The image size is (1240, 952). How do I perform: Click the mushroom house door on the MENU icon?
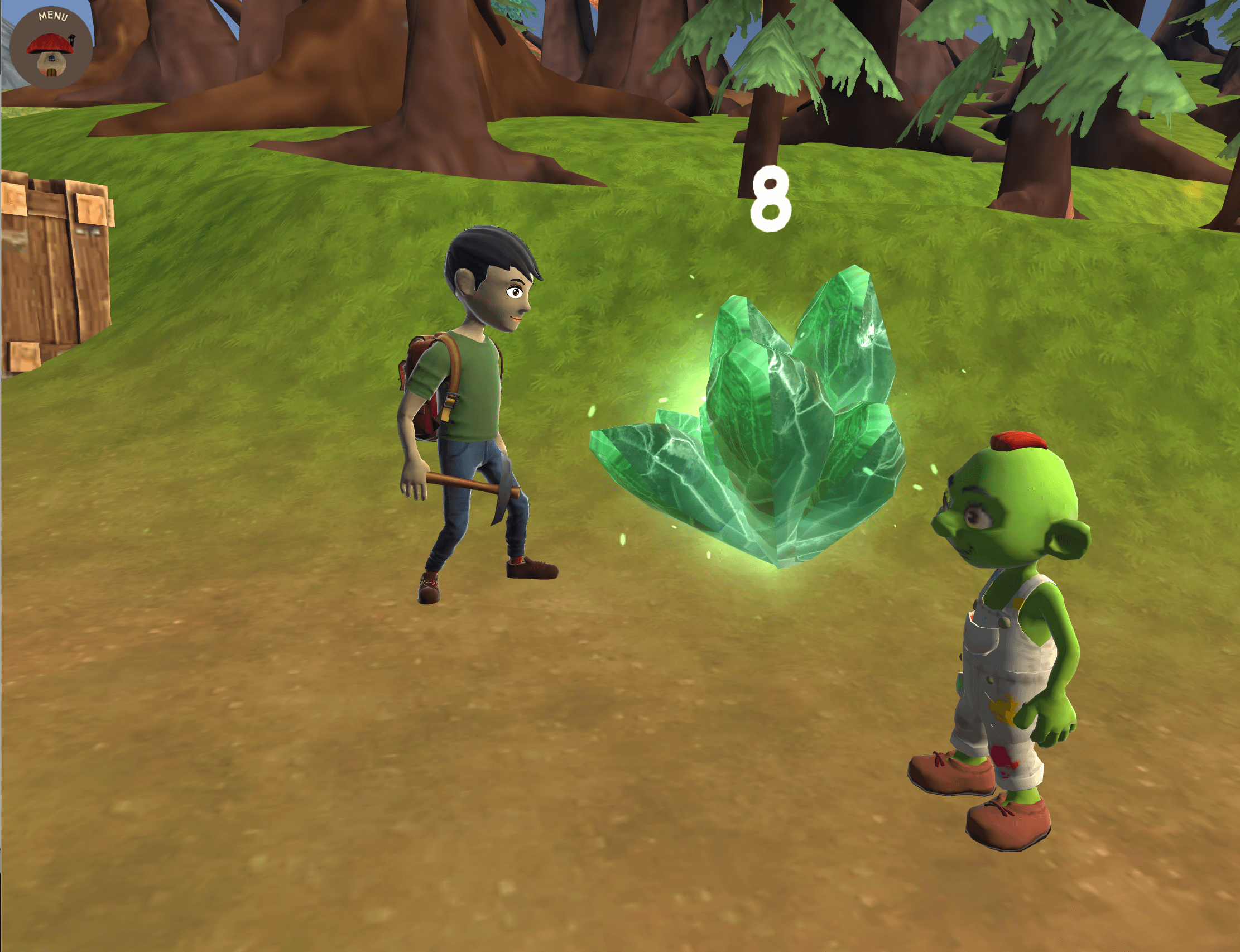[x=51, y=74]
